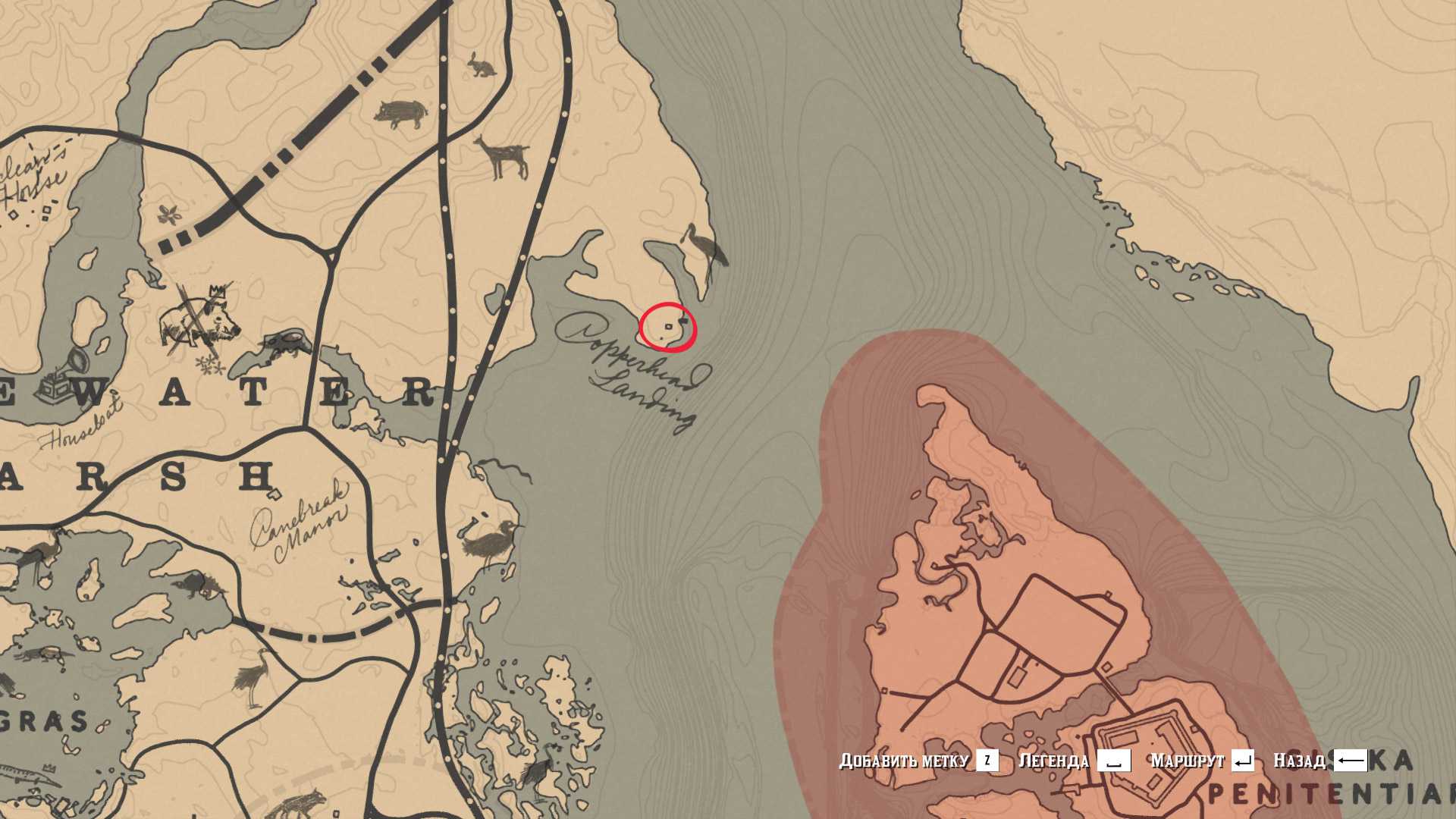Select the orchid flower marker
Image resolution: width=1456 pixels, height=819 pixels.
click(x=170, y=215)
